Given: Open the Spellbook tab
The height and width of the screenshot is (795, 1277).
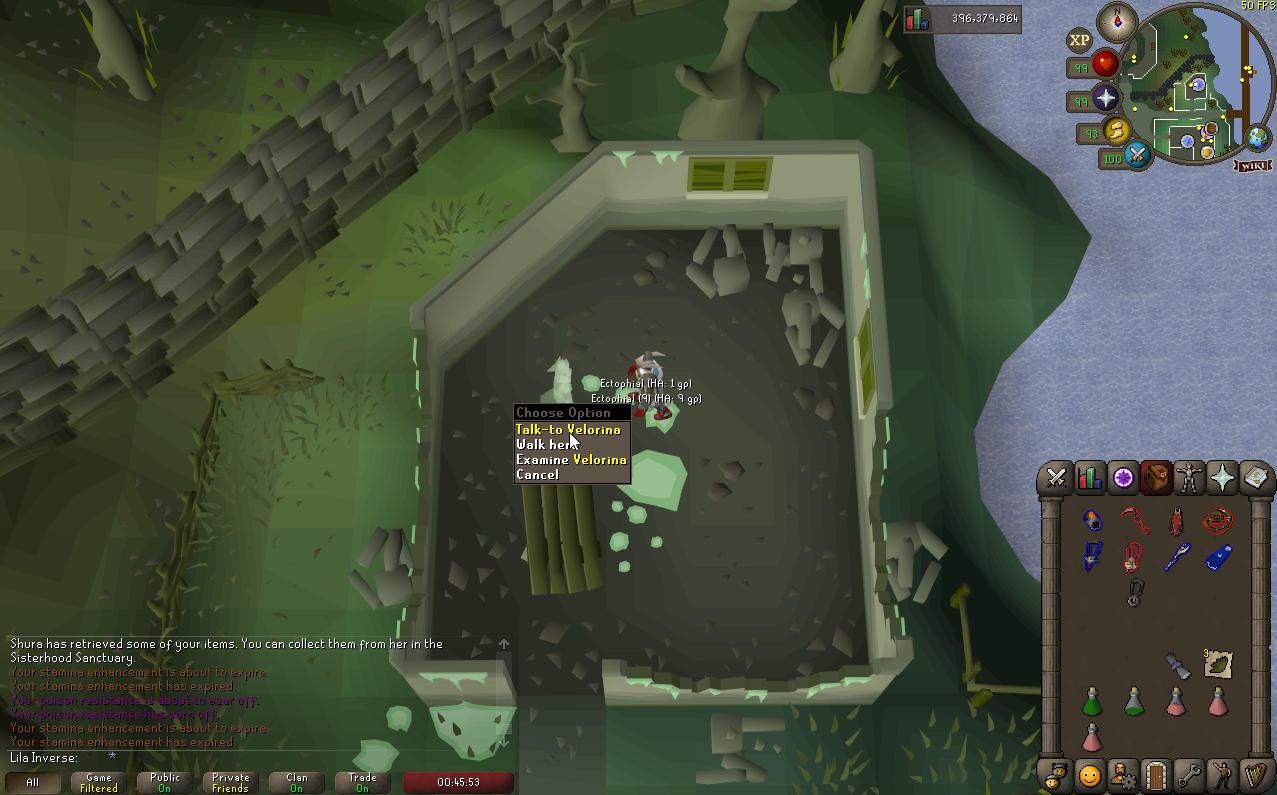Looking at the screenshot, I should coord(1254,478).
